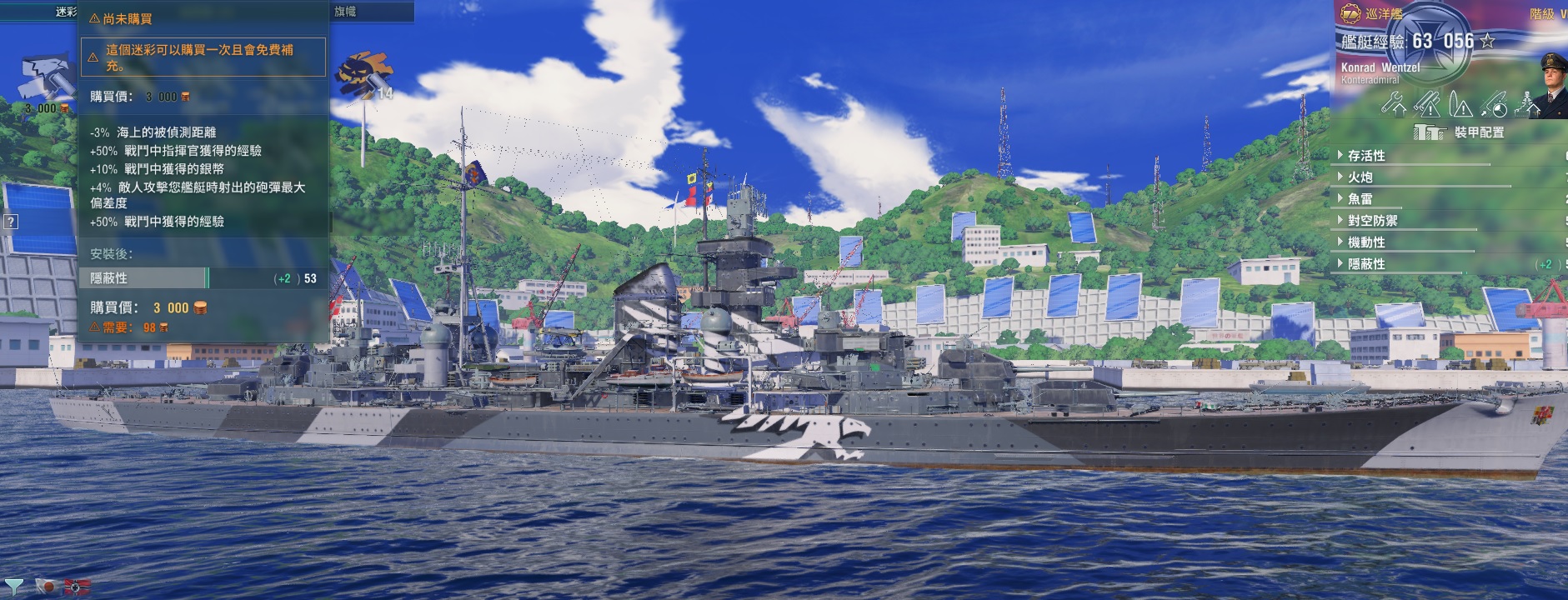Expand the 魚雷 torpedo stats

tap(1360, 199)
